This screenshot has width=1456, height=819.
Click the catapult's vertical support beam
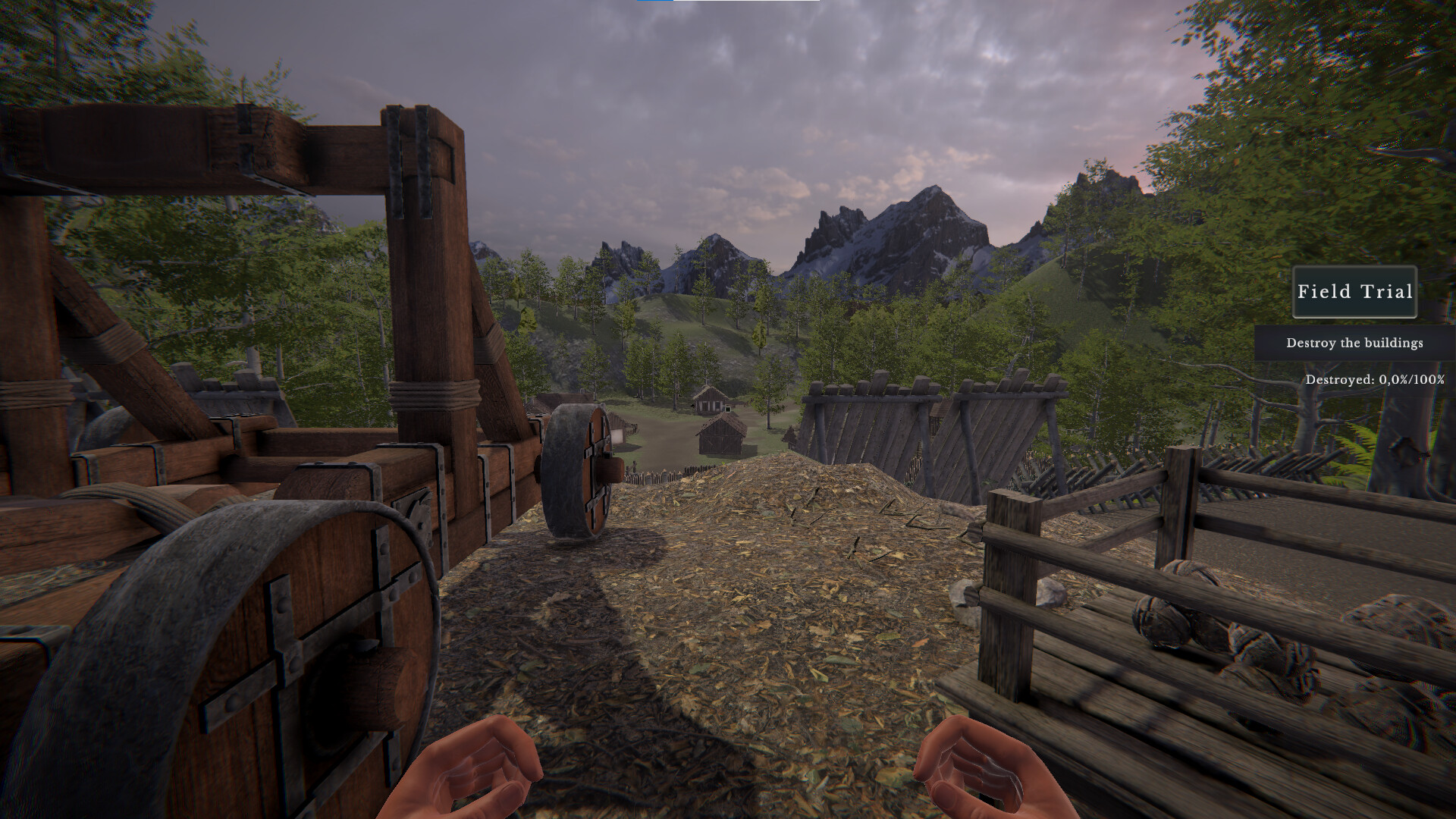425,303
